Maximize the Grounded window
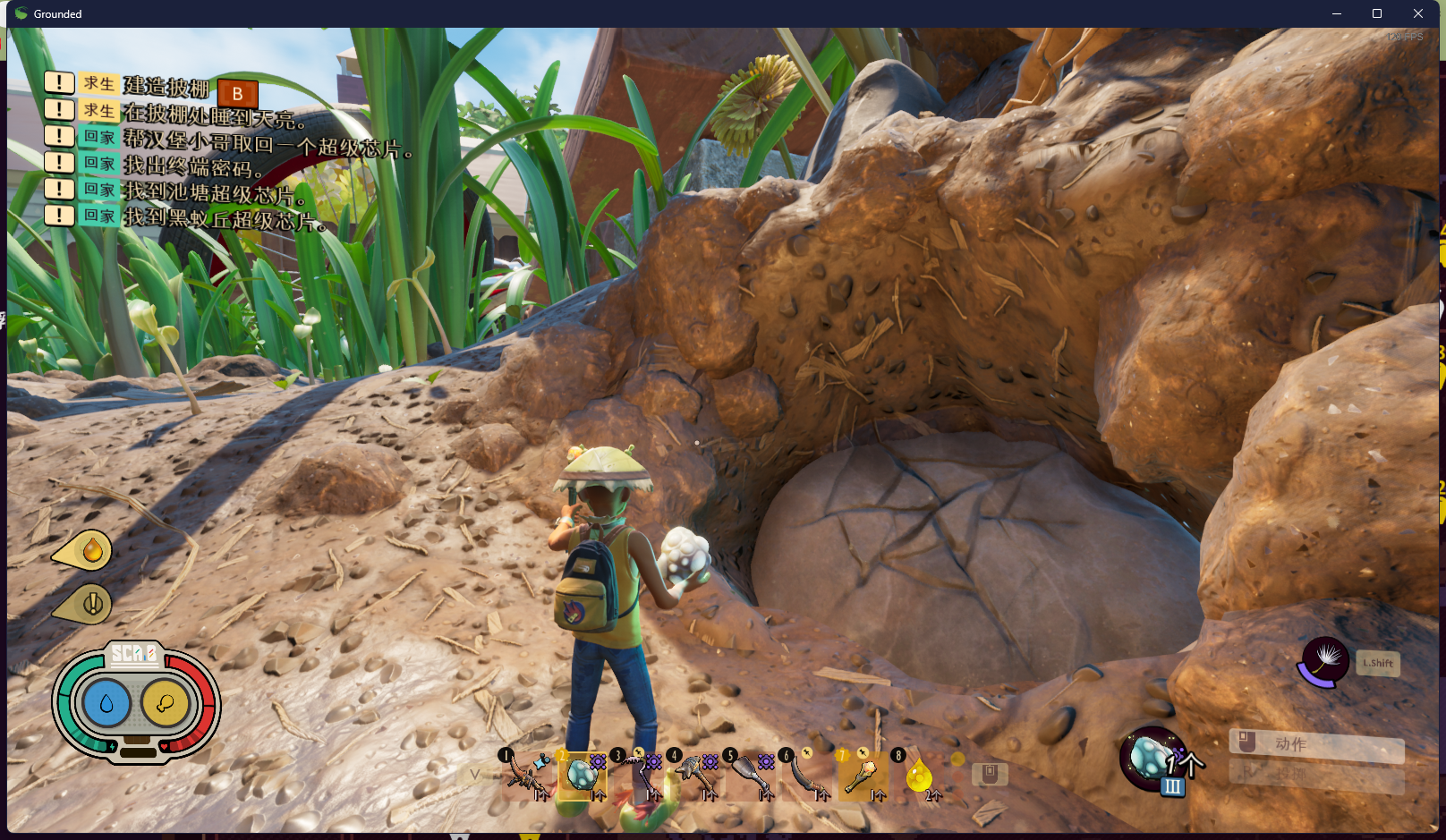1446x840 pixels. tap(1377, 13)
